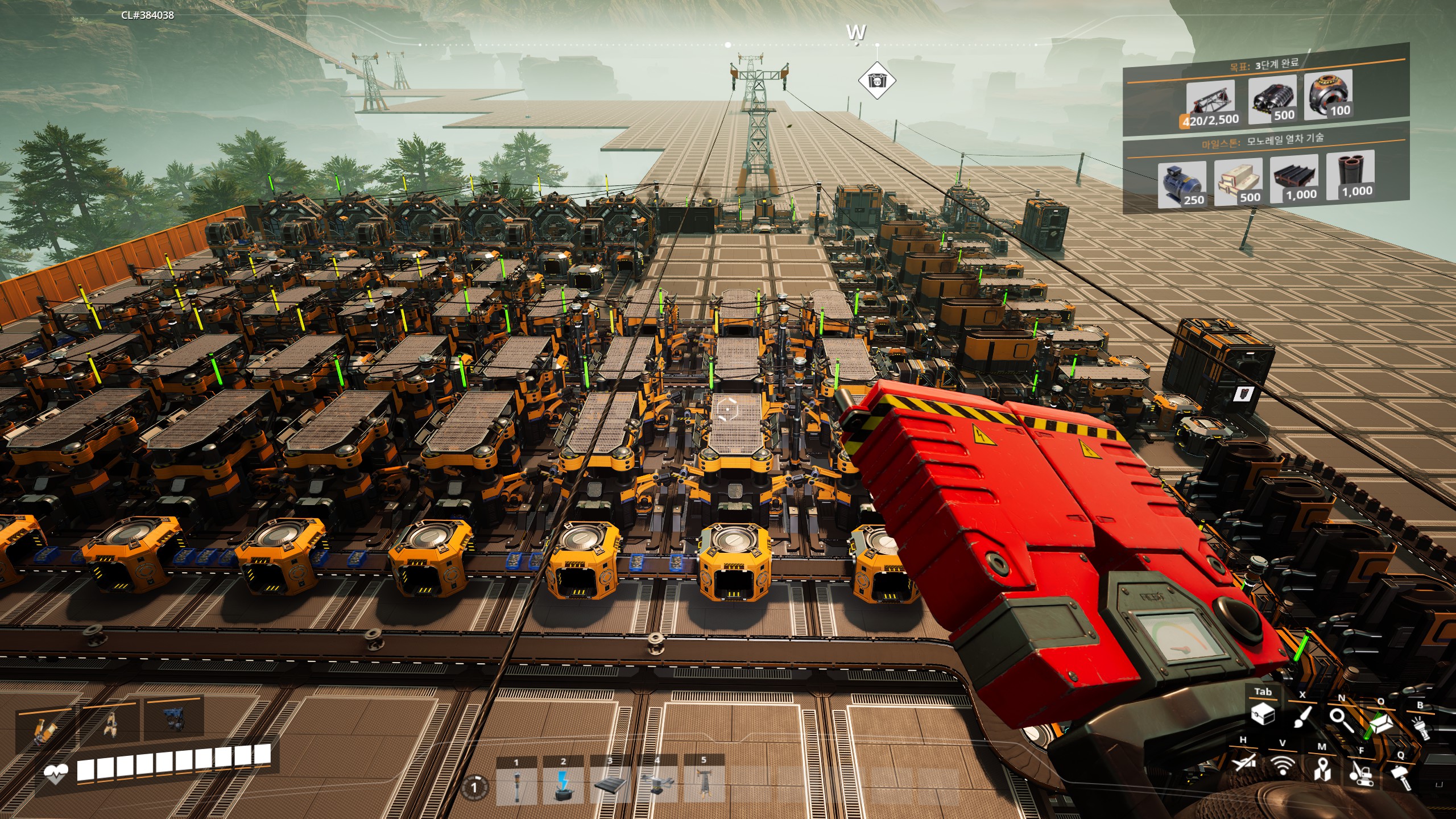Select the power pole hotbar slot

pos(516,785)
